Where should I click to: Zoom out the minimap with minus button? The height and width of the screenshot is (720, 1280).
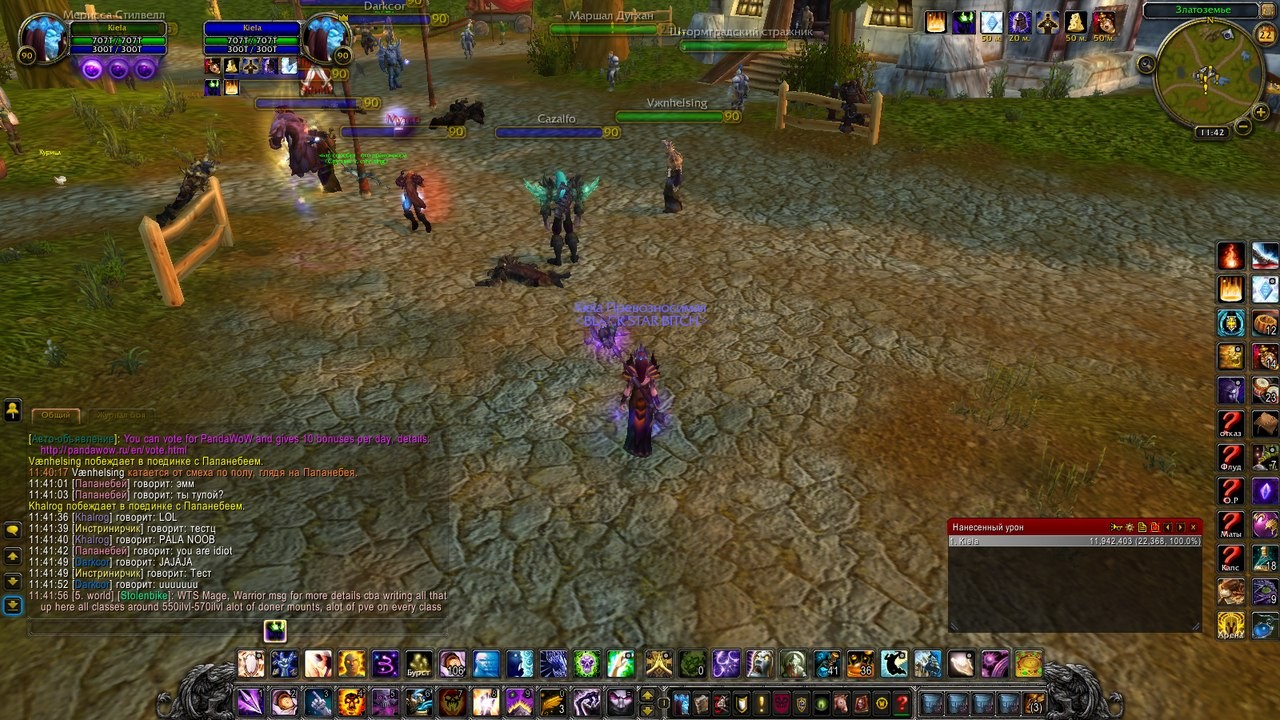[x=1243, y=127]
